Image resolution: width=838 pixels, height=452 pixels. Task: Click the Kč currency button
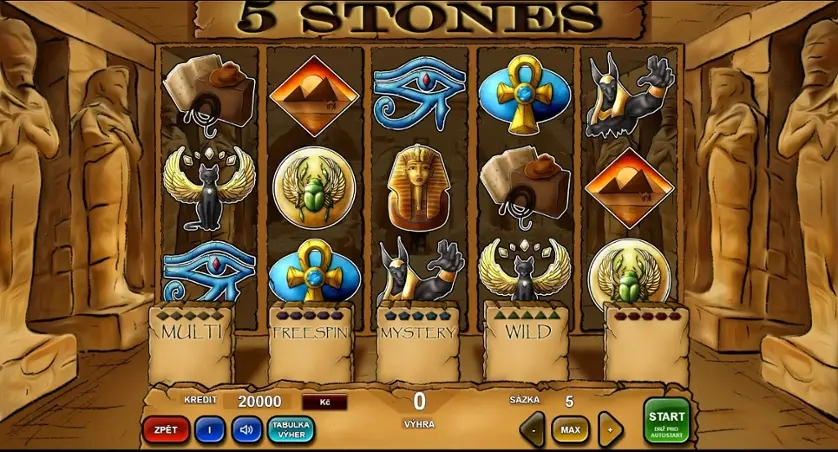click(324, 402)
